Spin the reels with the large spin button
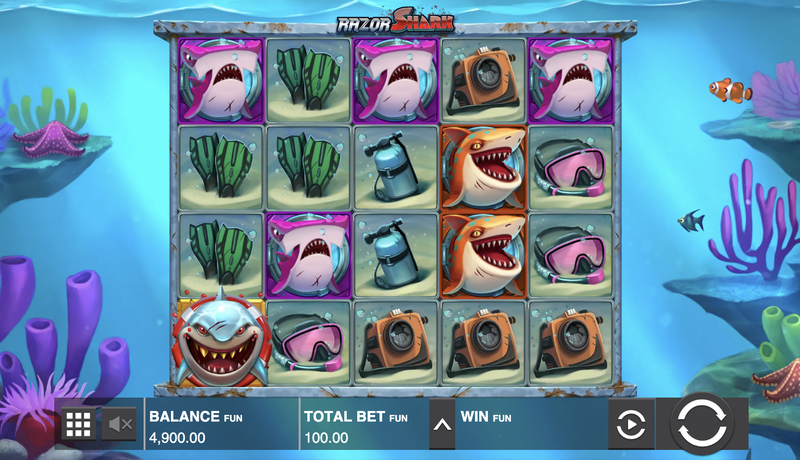800x460 pixels. pyautogui.click(x=707, y=424)
